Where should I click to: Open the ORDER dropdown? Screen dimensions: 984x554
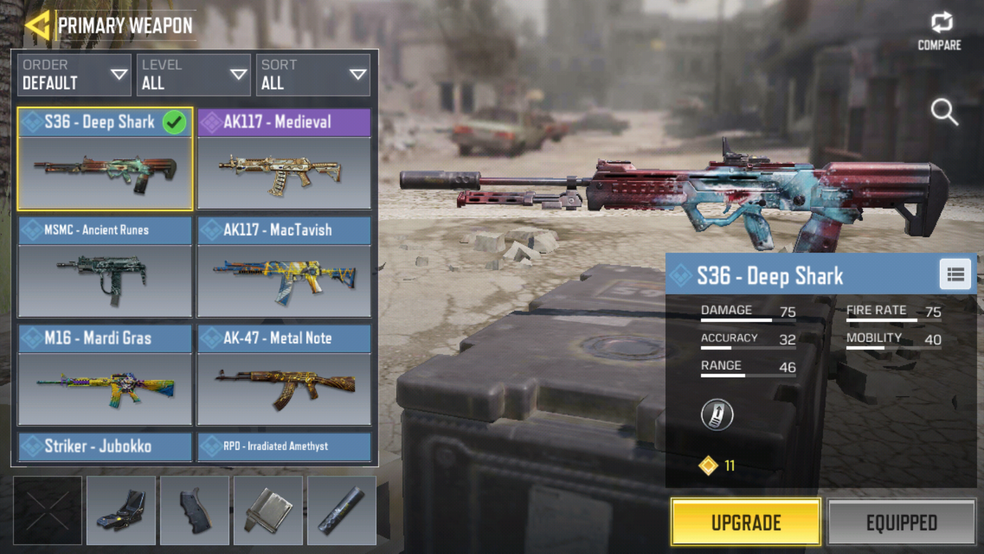(x=76, y=75)
